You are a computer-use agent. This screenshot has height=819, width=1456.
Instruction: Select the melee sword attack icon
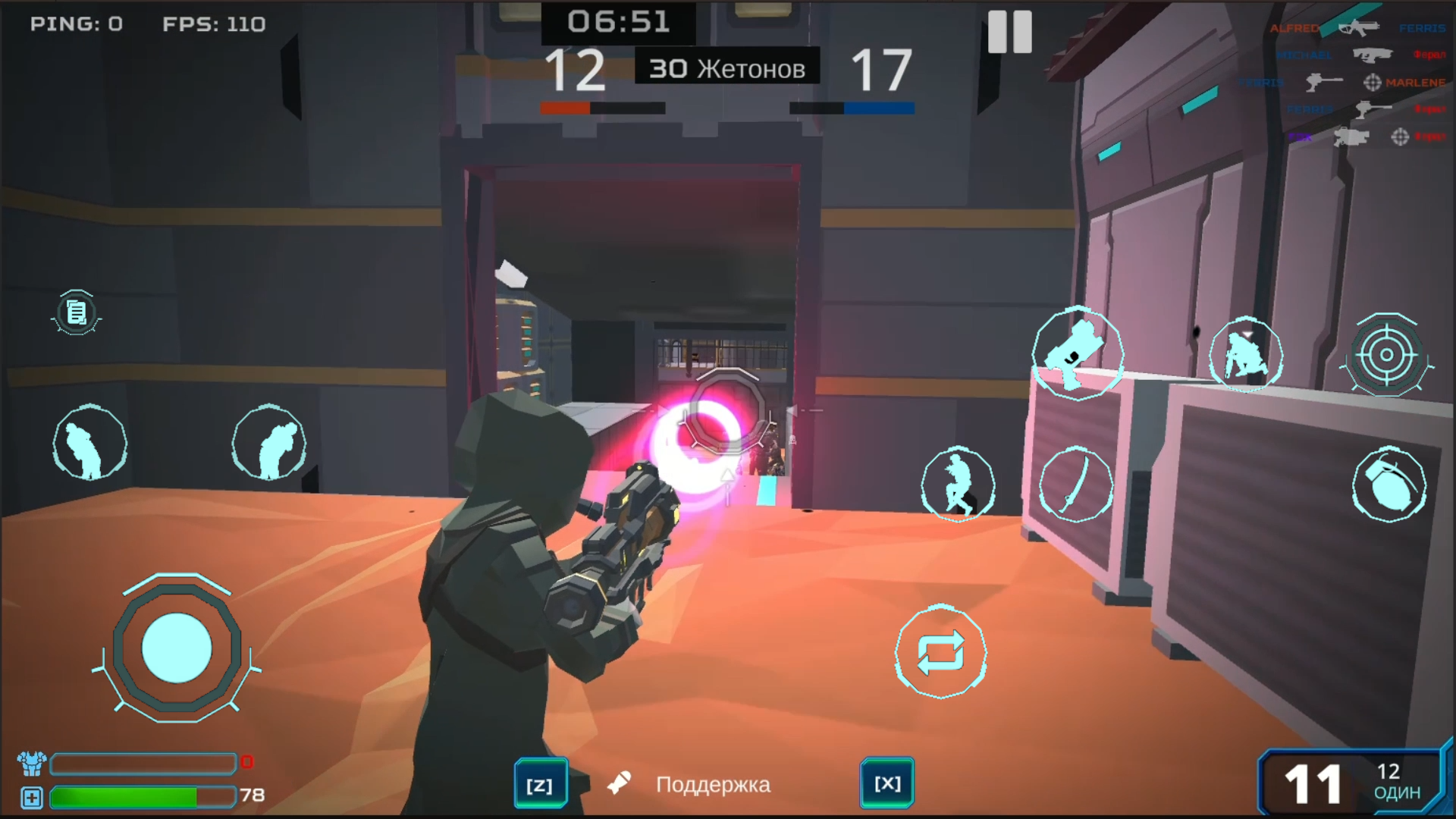[1077, 485]
